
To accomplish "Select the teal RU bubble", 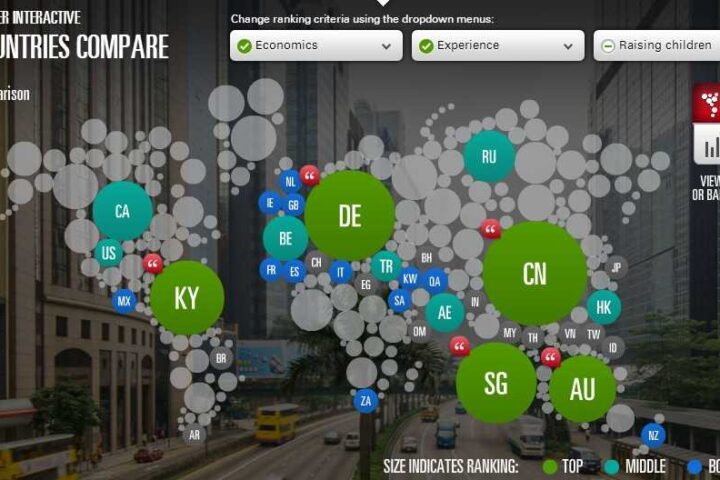I will [x=489, y=157].
